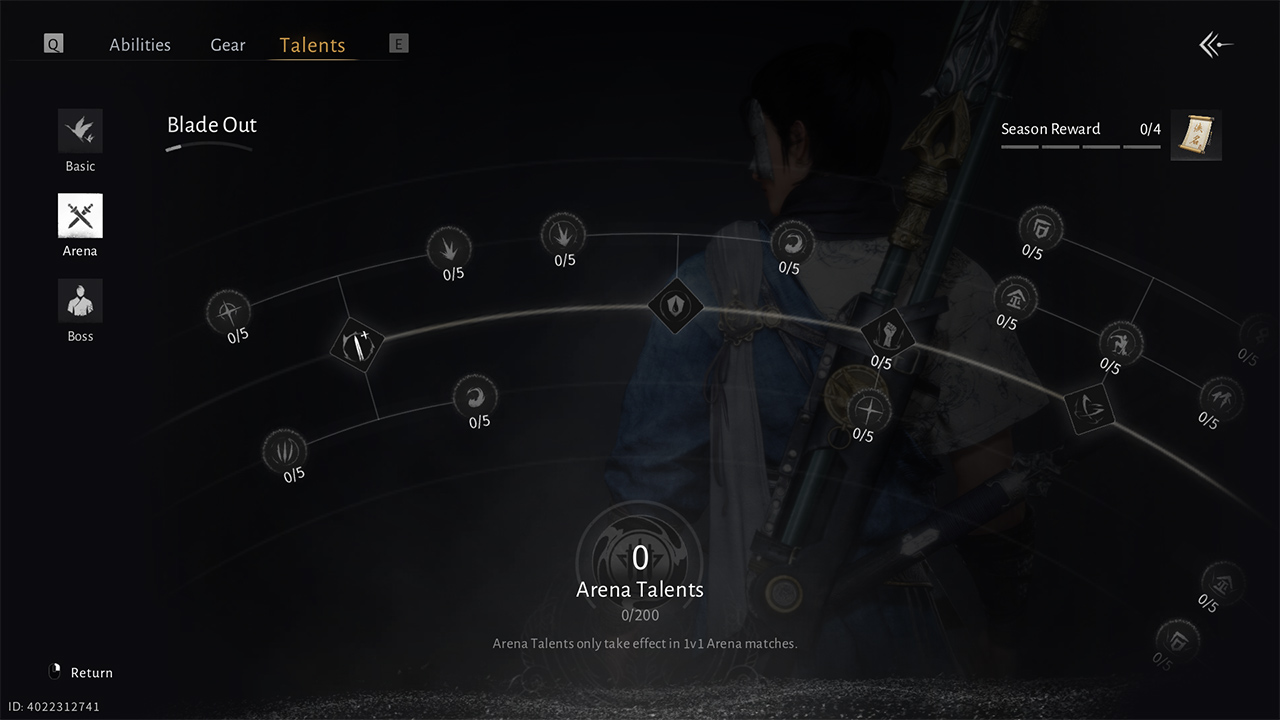Image resolution: width=1280 pixels, height=720 pixels.
Task: Click the central Arena Talents emblem
Action: pos(640,555)
